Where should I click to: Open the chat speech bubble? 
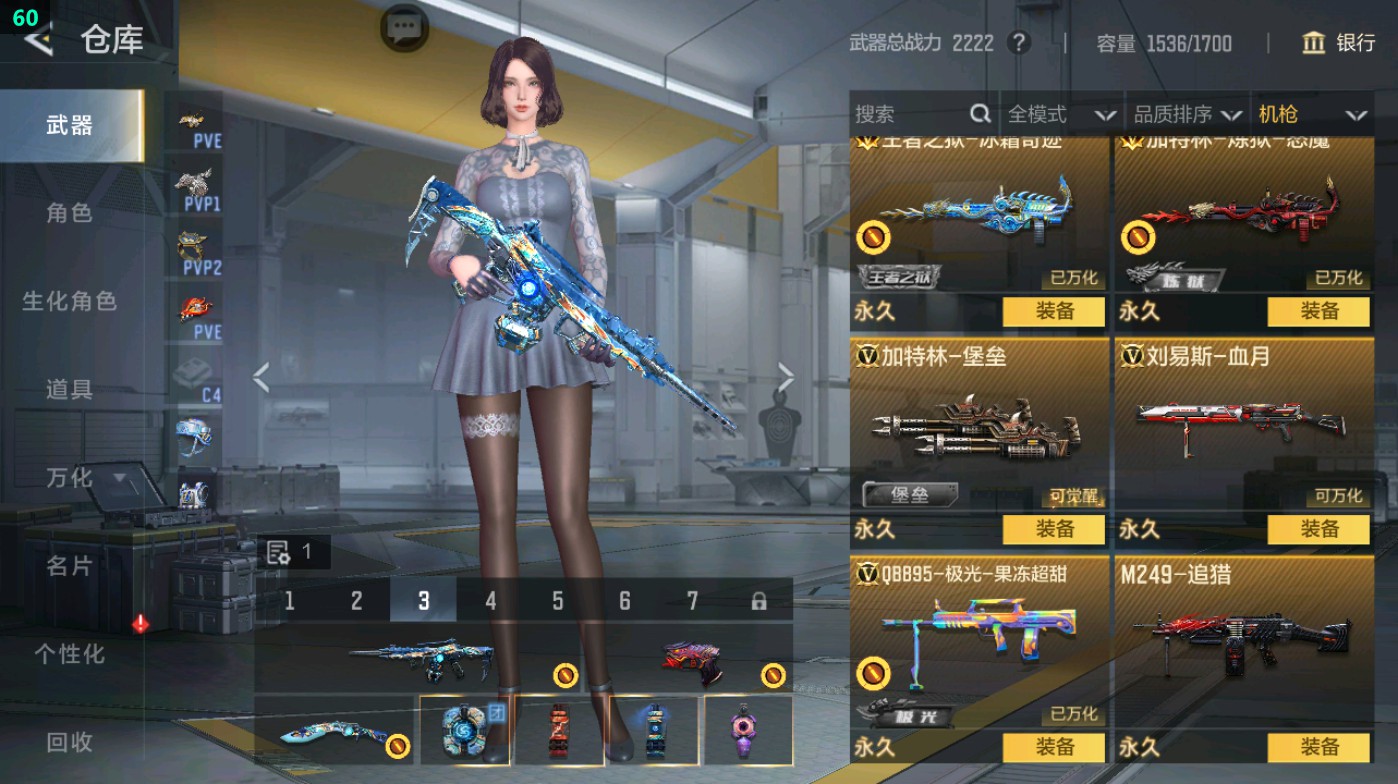(405, 27)
